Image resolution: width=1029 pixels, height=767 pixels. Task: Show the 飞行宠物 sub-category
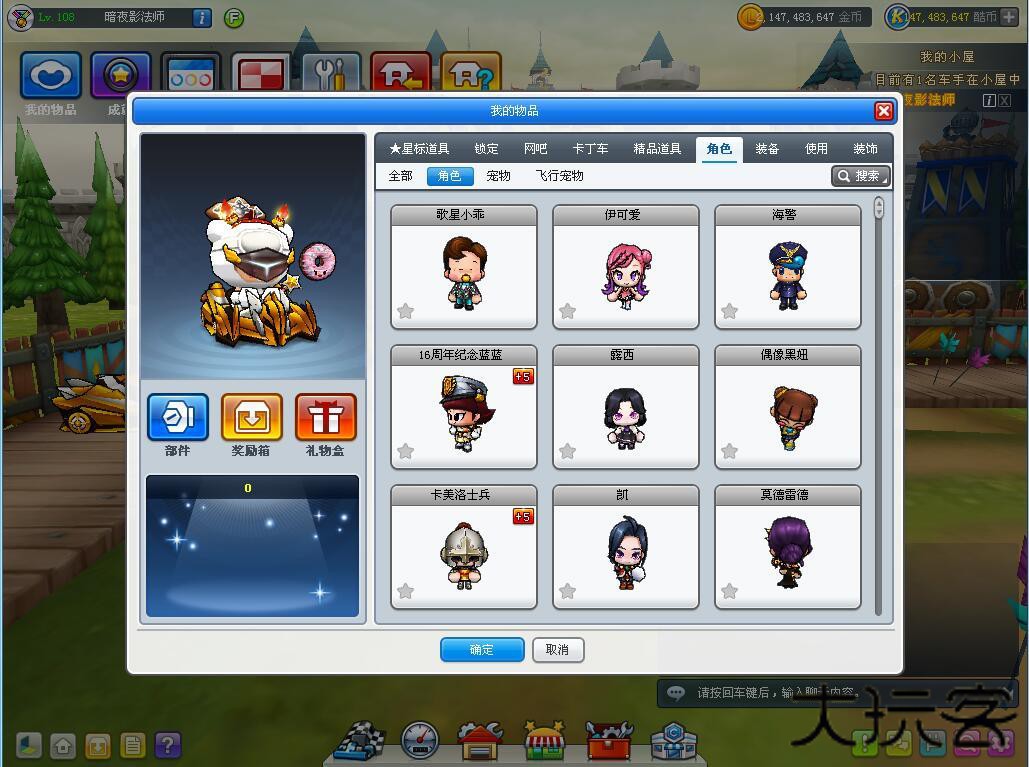click(559, 176)
